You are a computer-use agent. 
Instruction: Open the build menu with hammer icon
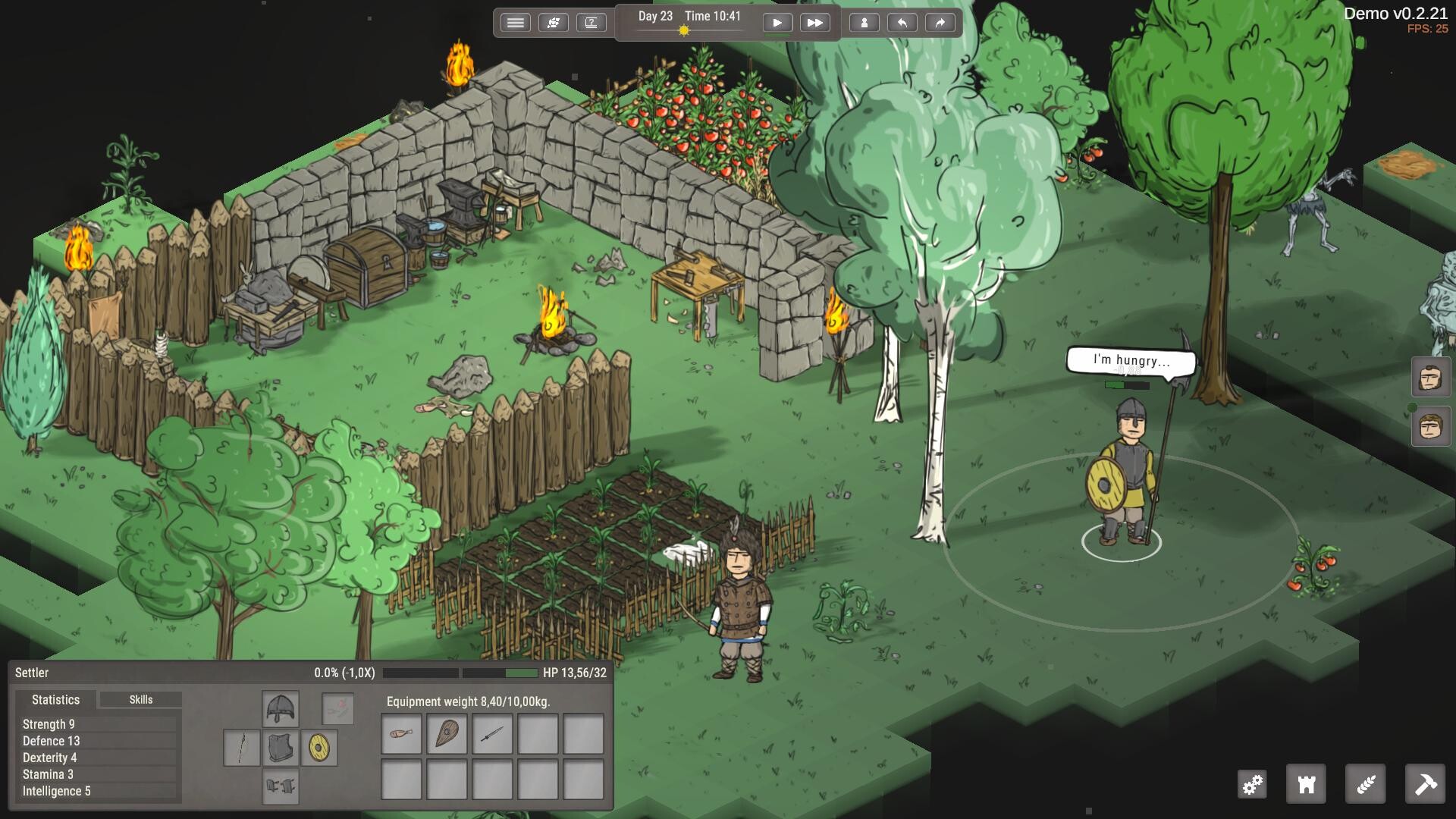[x=1425, y=784]
